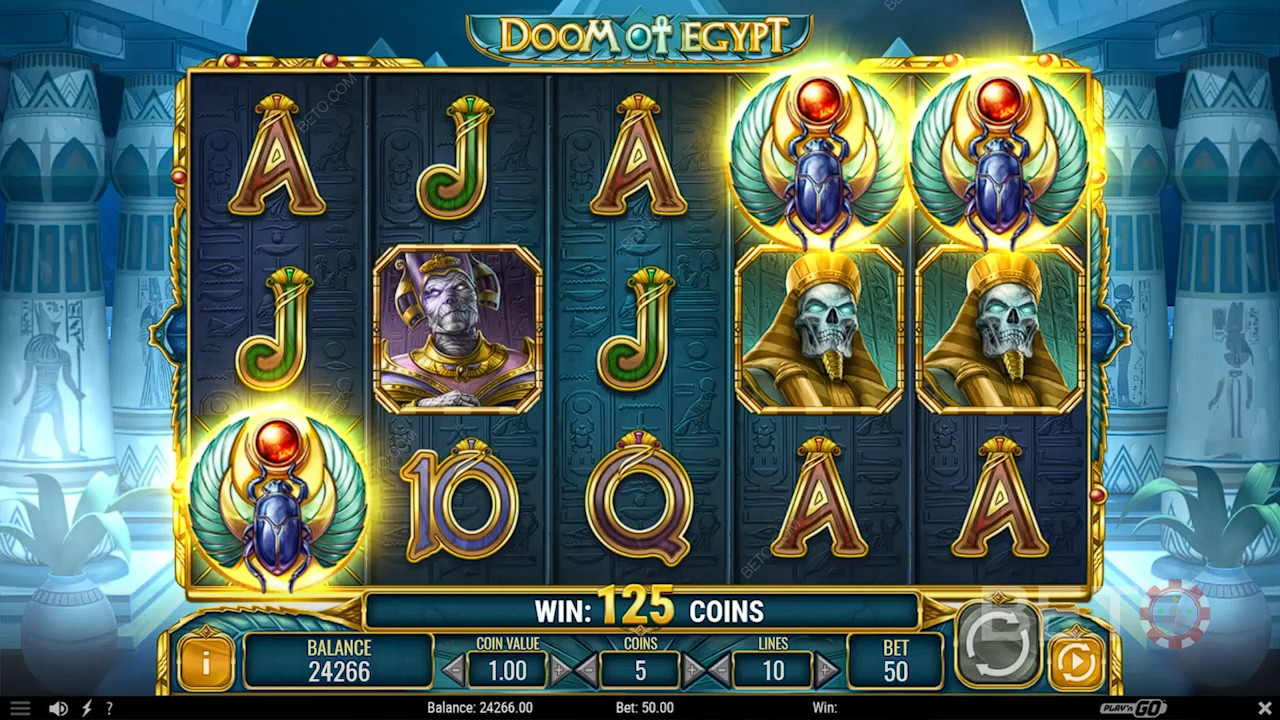1280x720 pixels.
Task: Toggle sound with the speaker icon
Action: [x=59, y=708]
